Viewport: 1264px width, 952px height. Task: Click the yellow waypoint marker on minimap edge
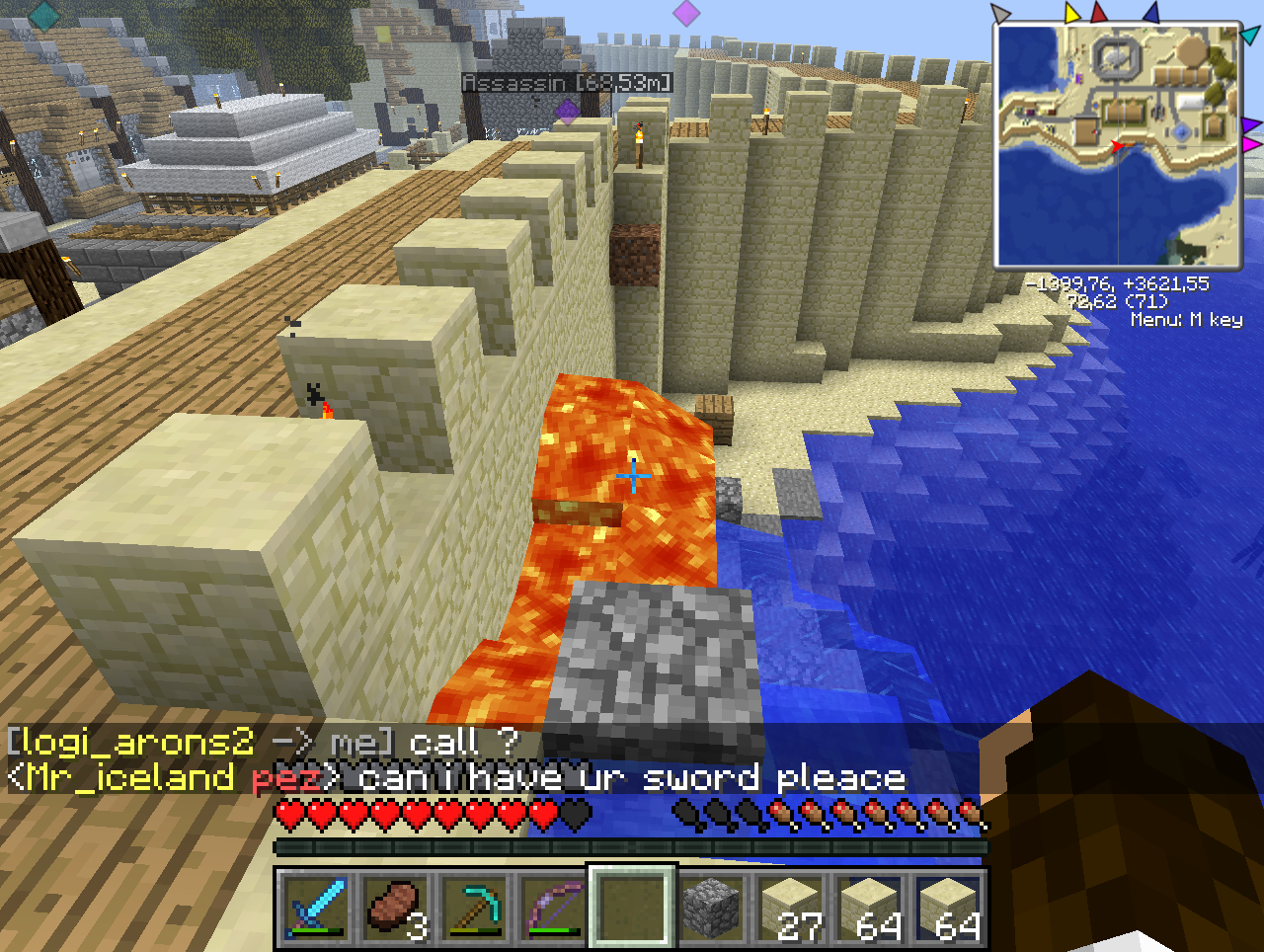(1072, 13)
